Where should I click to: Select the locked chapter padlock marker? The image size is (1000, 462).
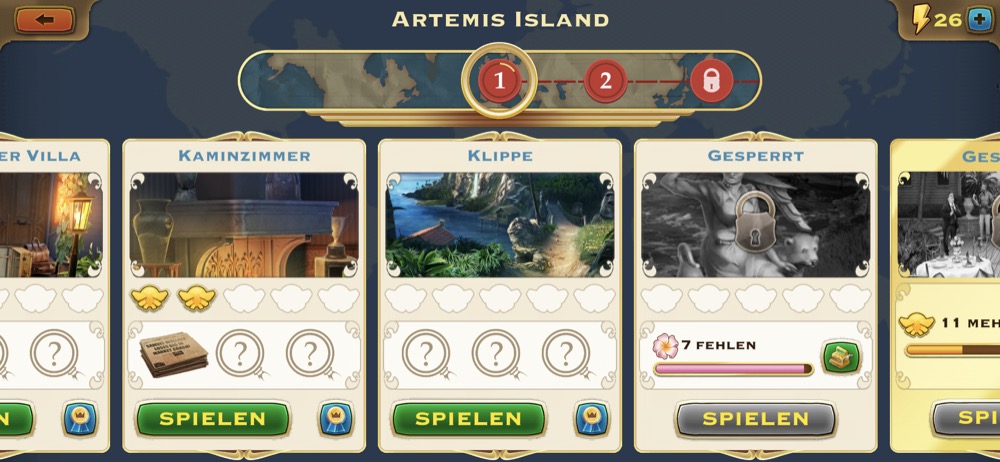[x=711, y=80]
